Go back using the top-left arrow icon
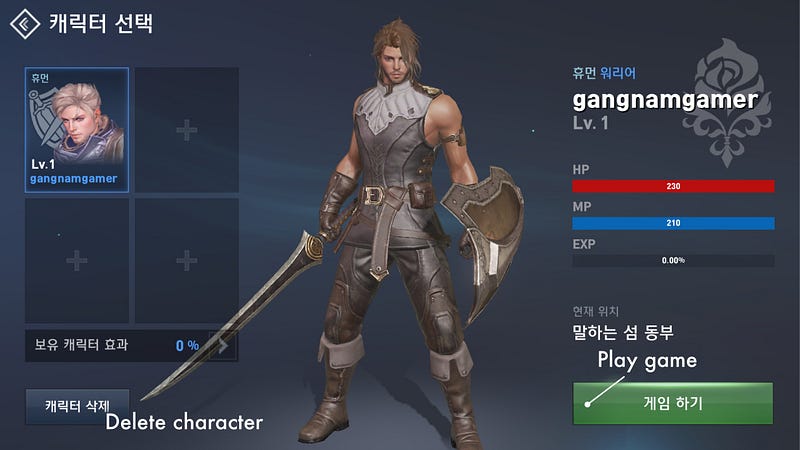Viewport: 800px width, 450px height. (x=25, y=22)
